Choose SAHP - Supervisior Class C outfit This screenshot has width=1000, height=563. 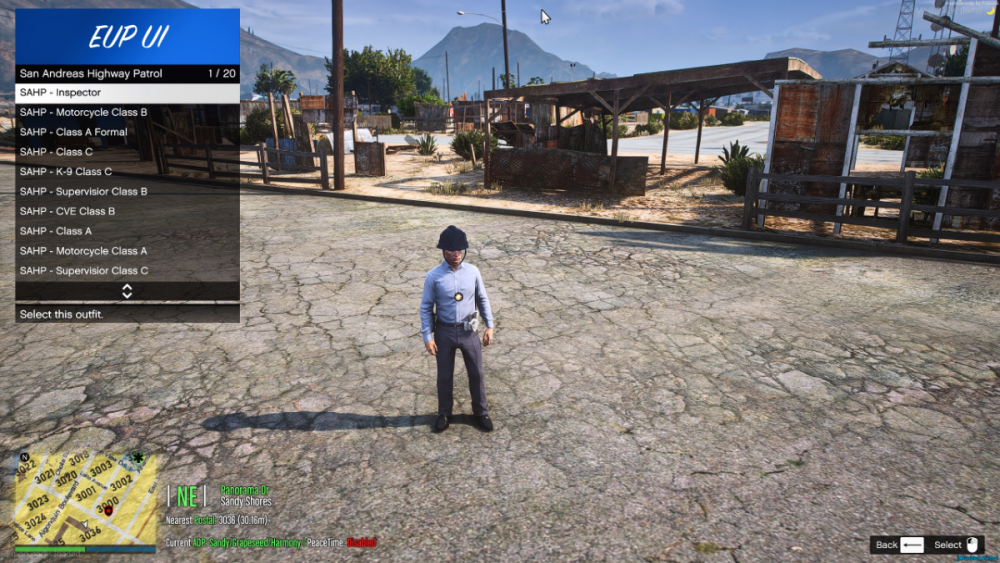[127, 271]
